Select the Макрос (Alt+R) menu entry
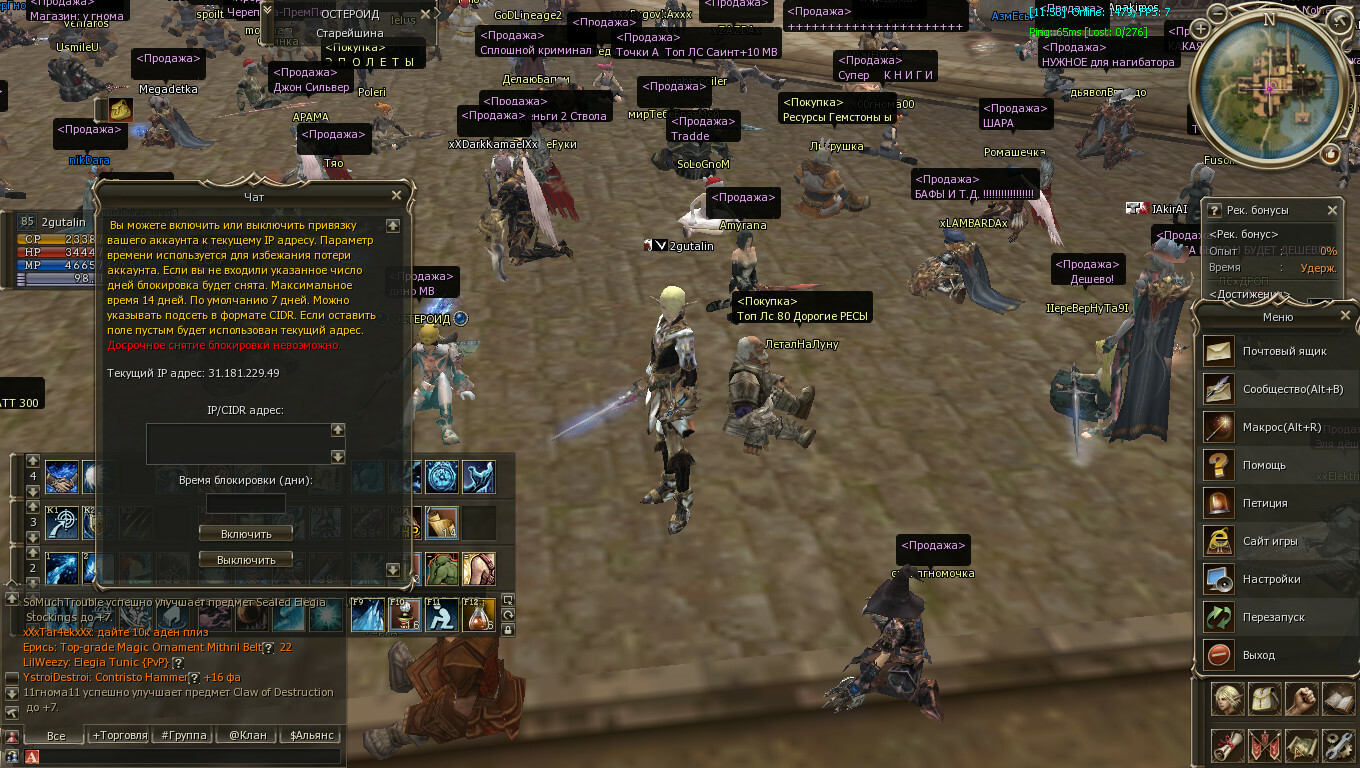This screenshot has width=1360, height=768. pos(1281,428)
